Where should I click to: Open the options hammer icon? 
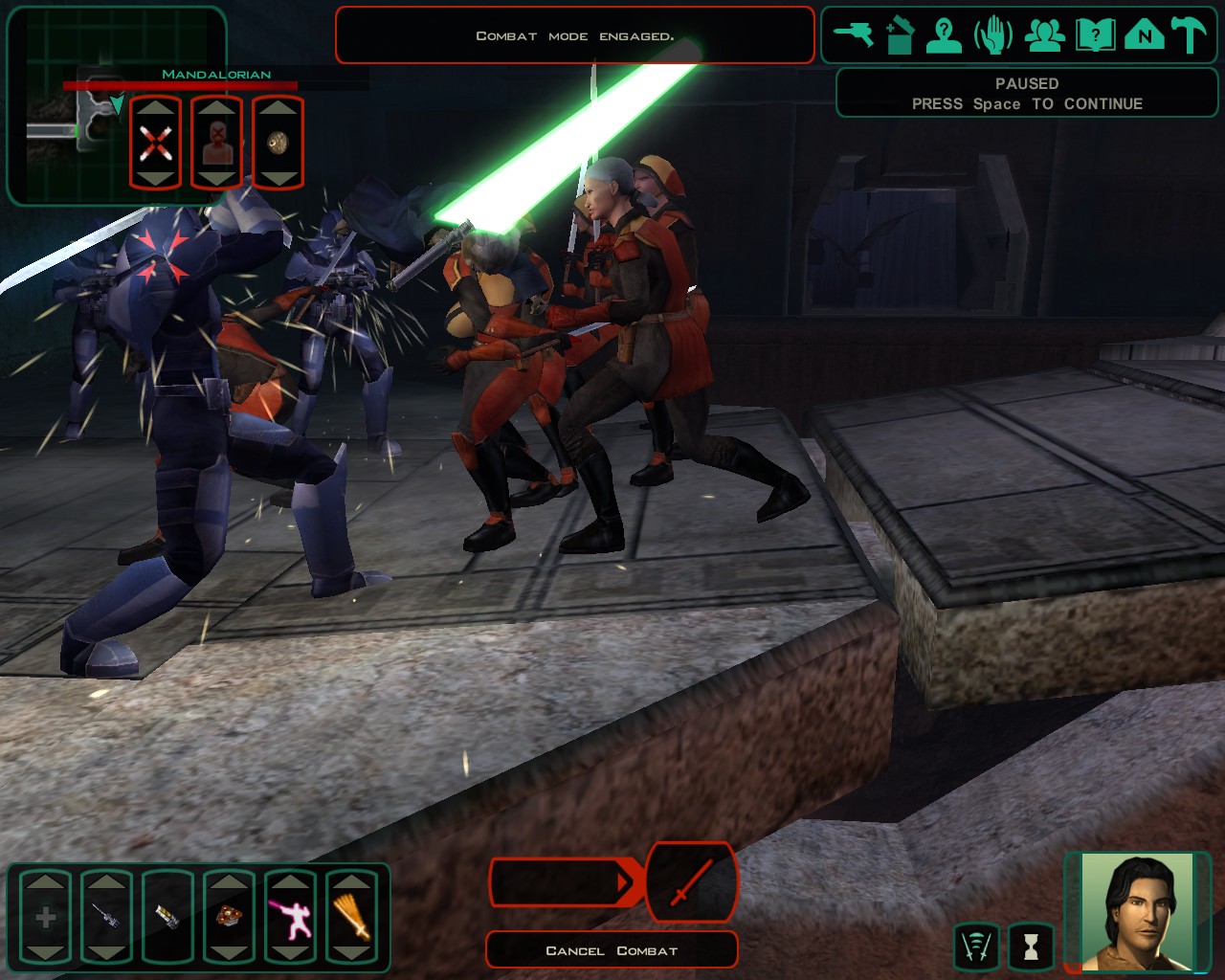[x=1190, y=36]
